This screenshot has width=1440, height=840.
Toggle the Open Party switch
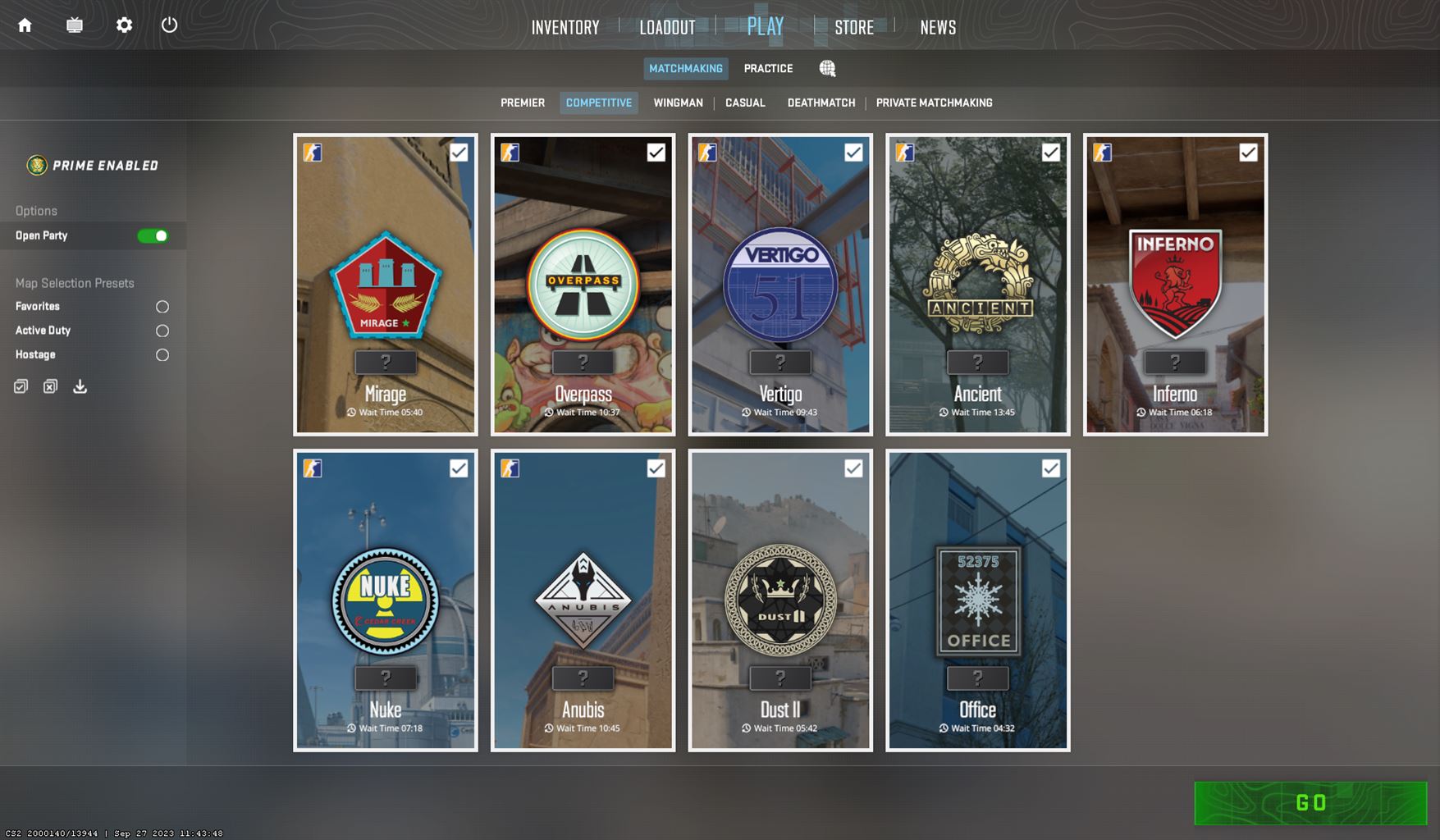[x=152, y=235]
